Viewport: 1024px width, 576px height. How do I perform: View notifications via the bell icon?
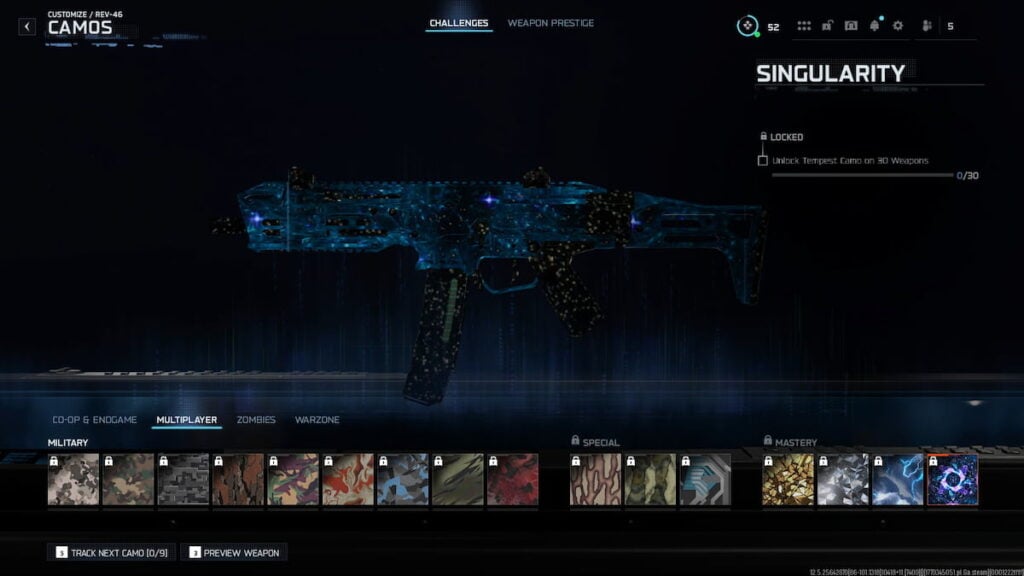click(x=875, y=26)
